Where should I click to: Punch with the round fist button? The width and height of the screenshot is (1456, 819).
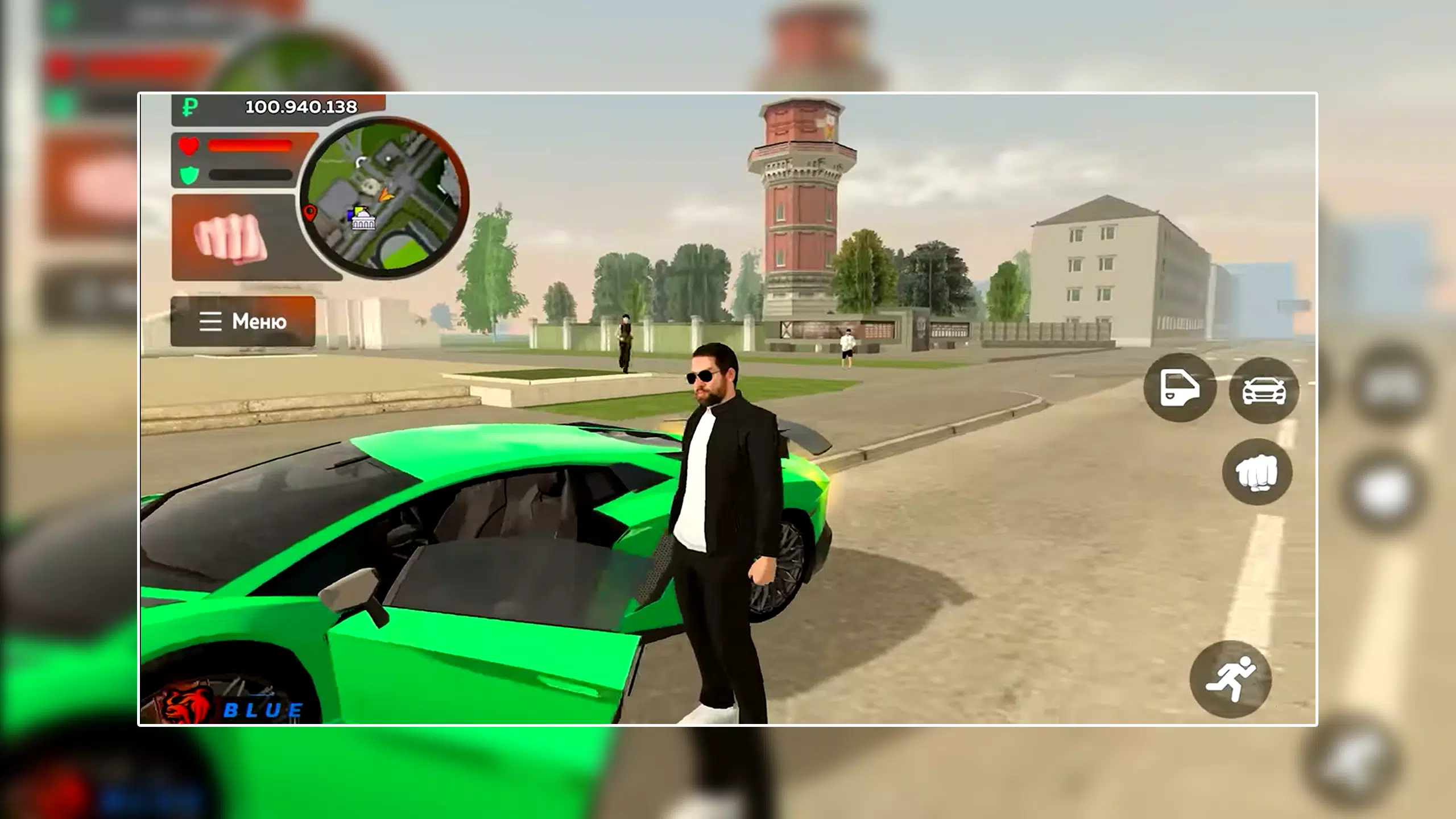[1257, 472]
